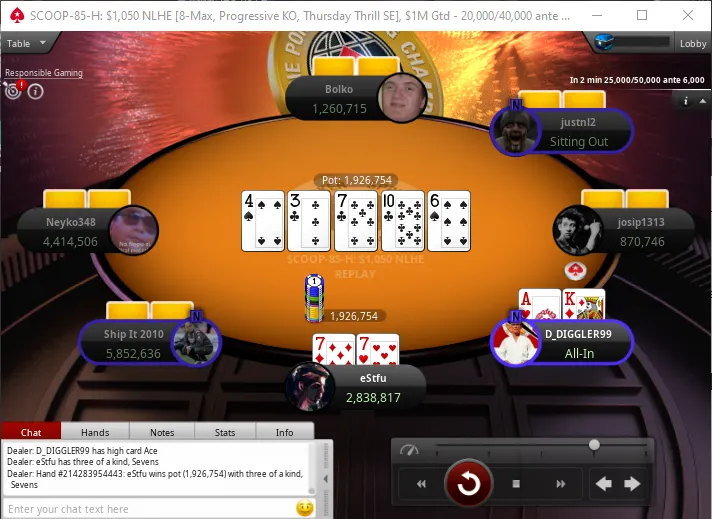
Task: Open the target icon with red alert
Action: 13,91
